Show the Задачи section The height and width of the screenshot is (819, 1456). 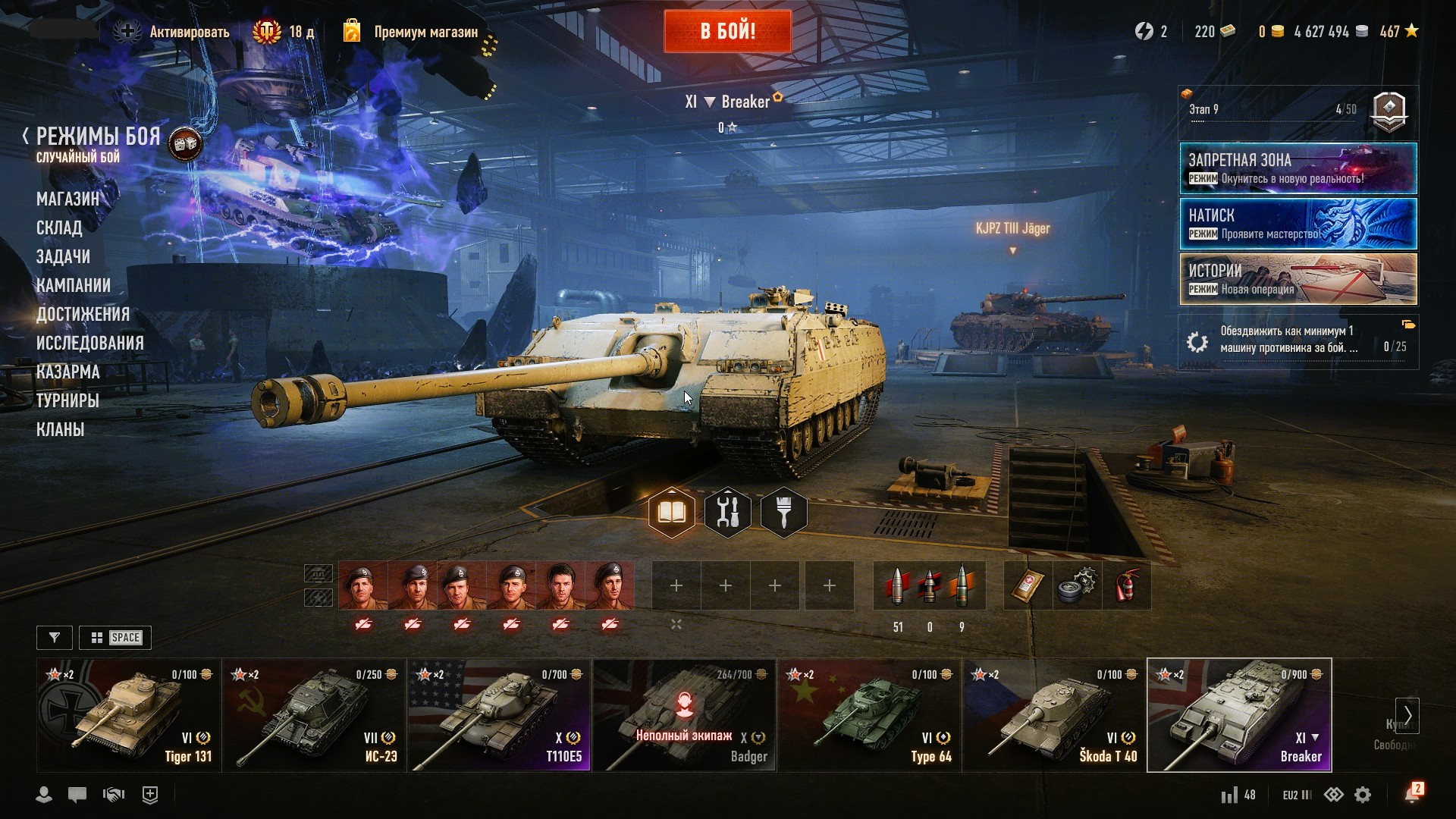tap(63, 257)
